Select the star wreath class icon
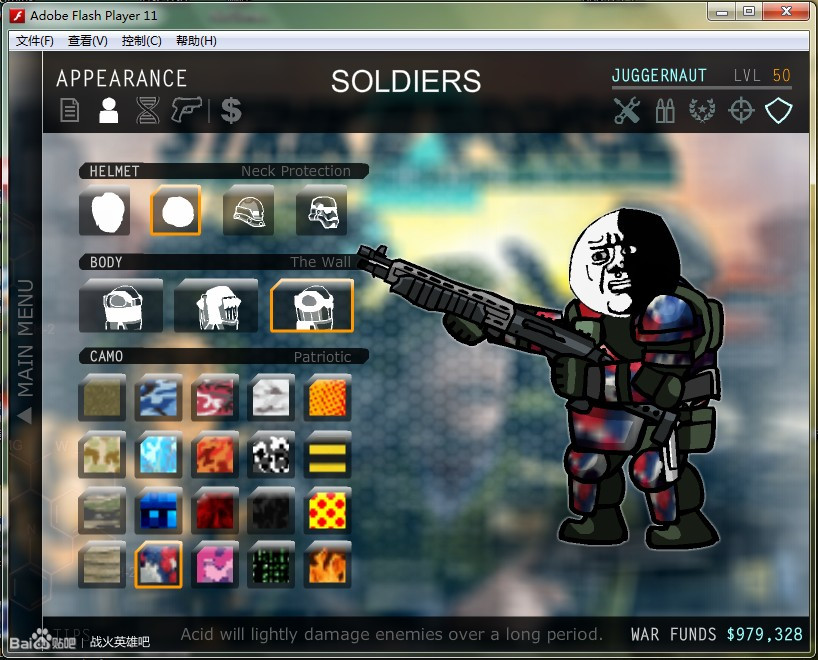The width and height of the screenshot is (818, 660). [x=702, y=111]
